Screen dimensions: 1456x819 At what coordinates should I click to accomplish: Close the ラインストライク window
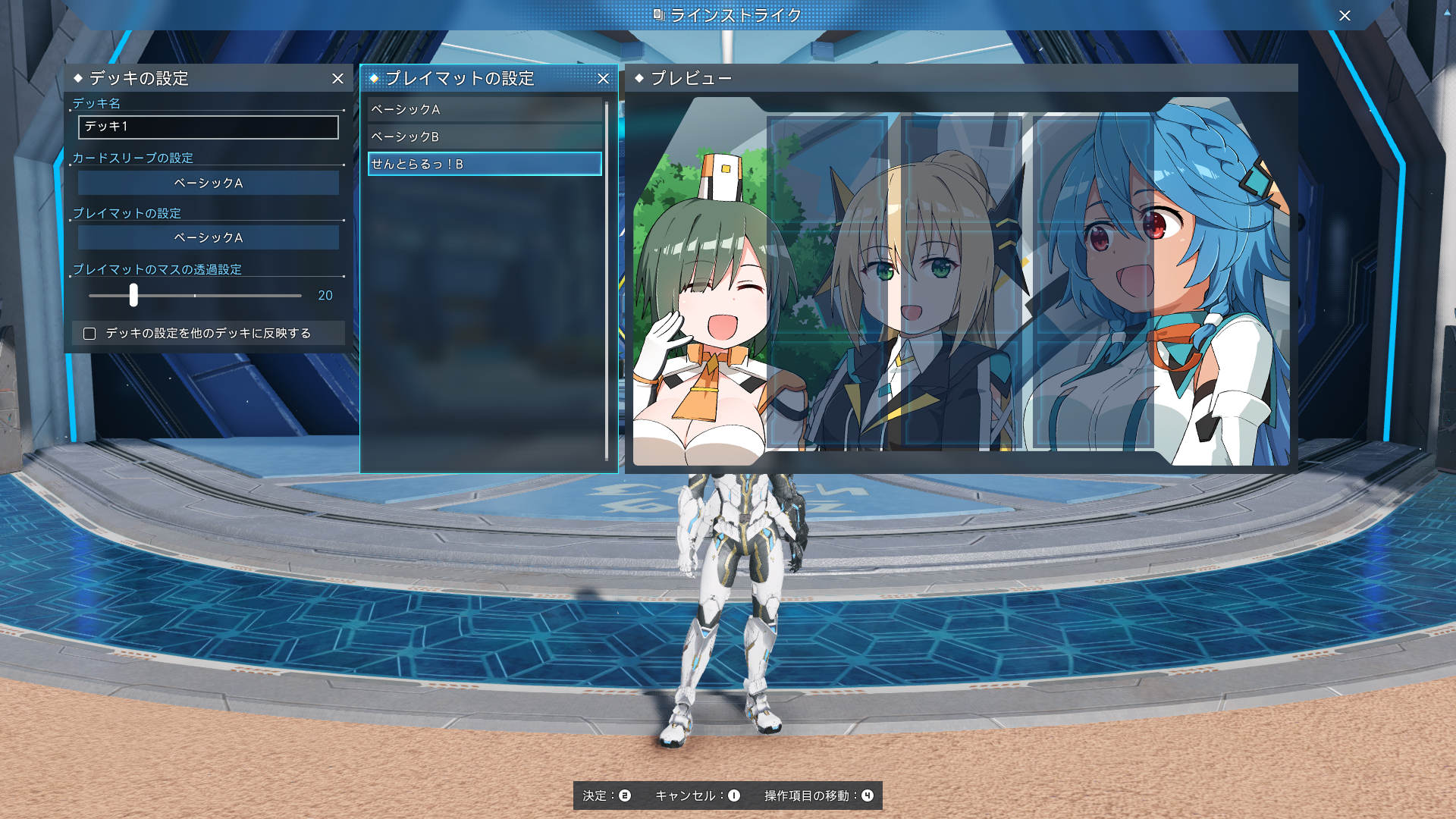point(1345,16)
